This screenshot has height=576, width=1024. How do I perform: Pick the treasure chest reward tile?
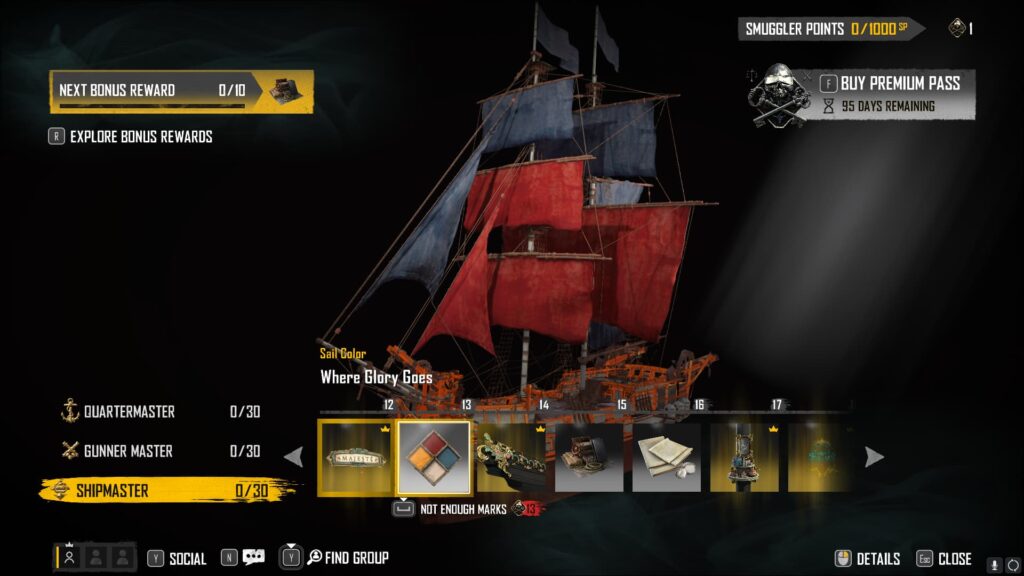tap(589, 457)
